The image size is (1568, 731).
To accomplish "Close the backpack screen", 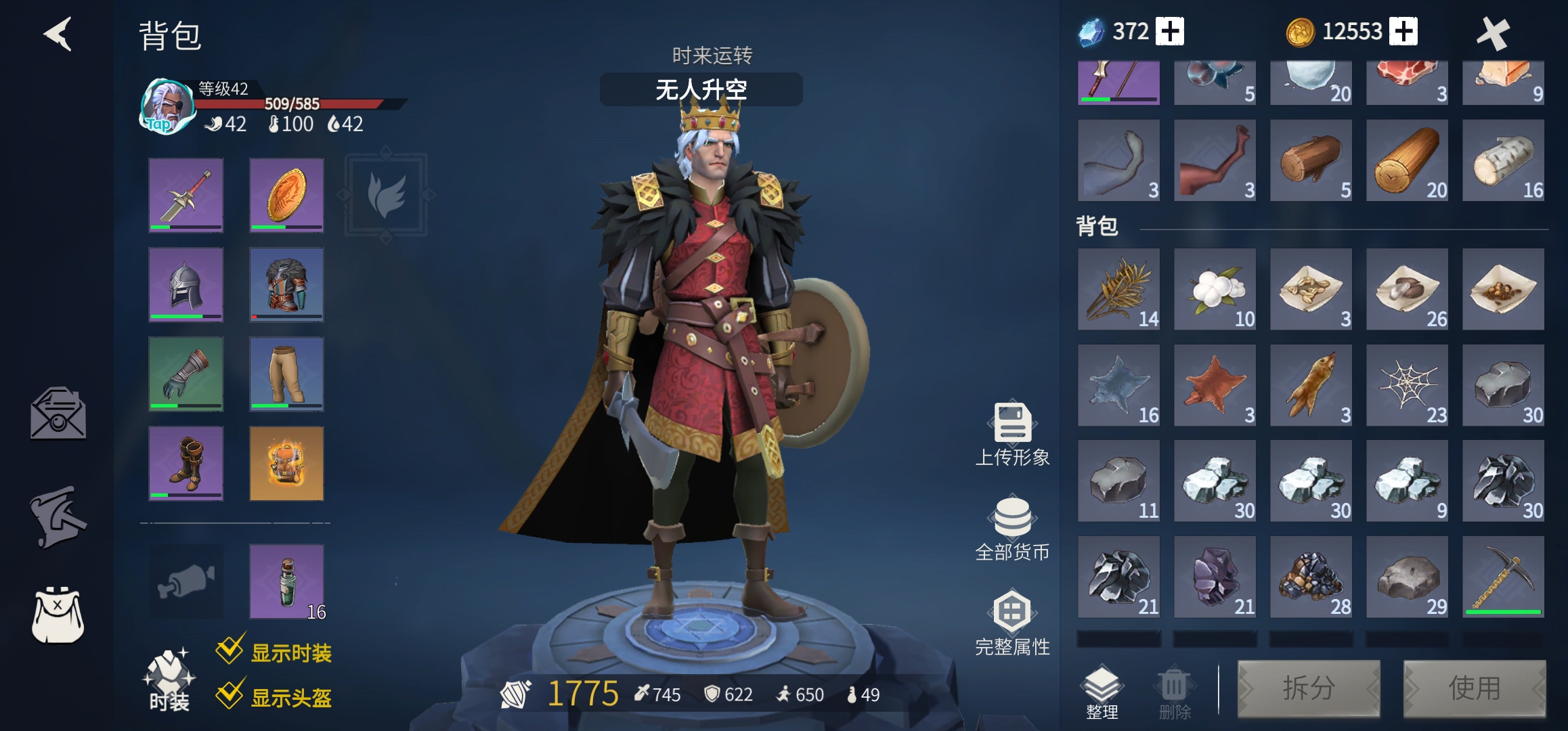I will [x=1492, y=33].
